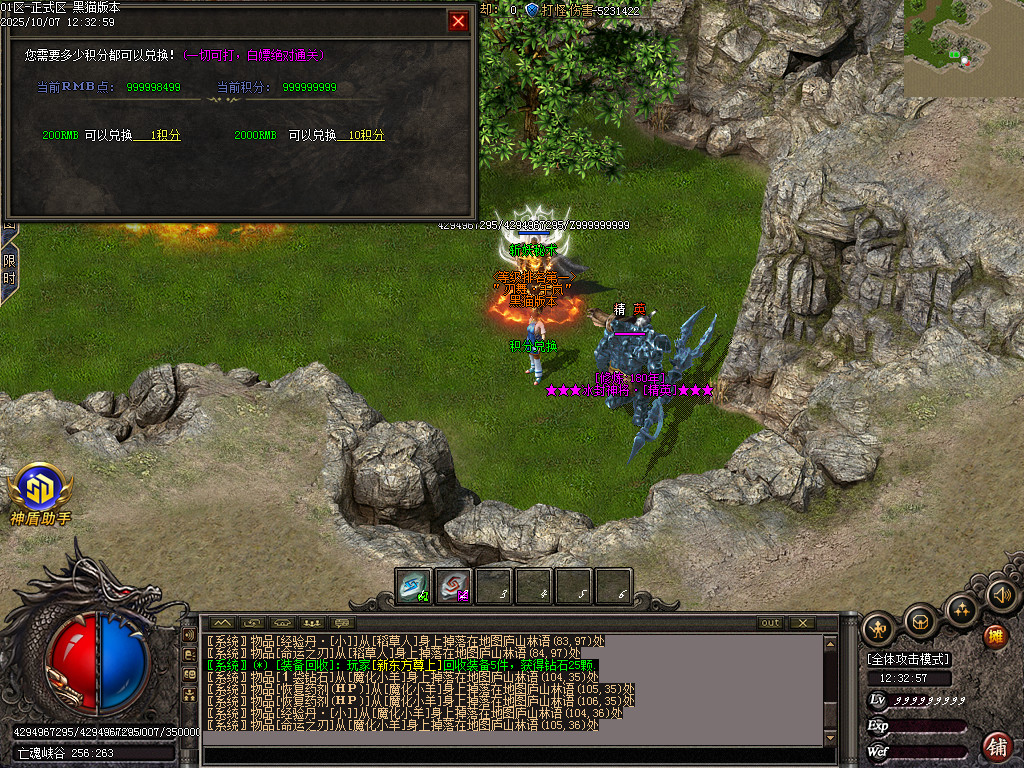Viewport: 1024px width, 768px height.
Task: Select the blue scroll hotbar item
Action: pos(412,586)
